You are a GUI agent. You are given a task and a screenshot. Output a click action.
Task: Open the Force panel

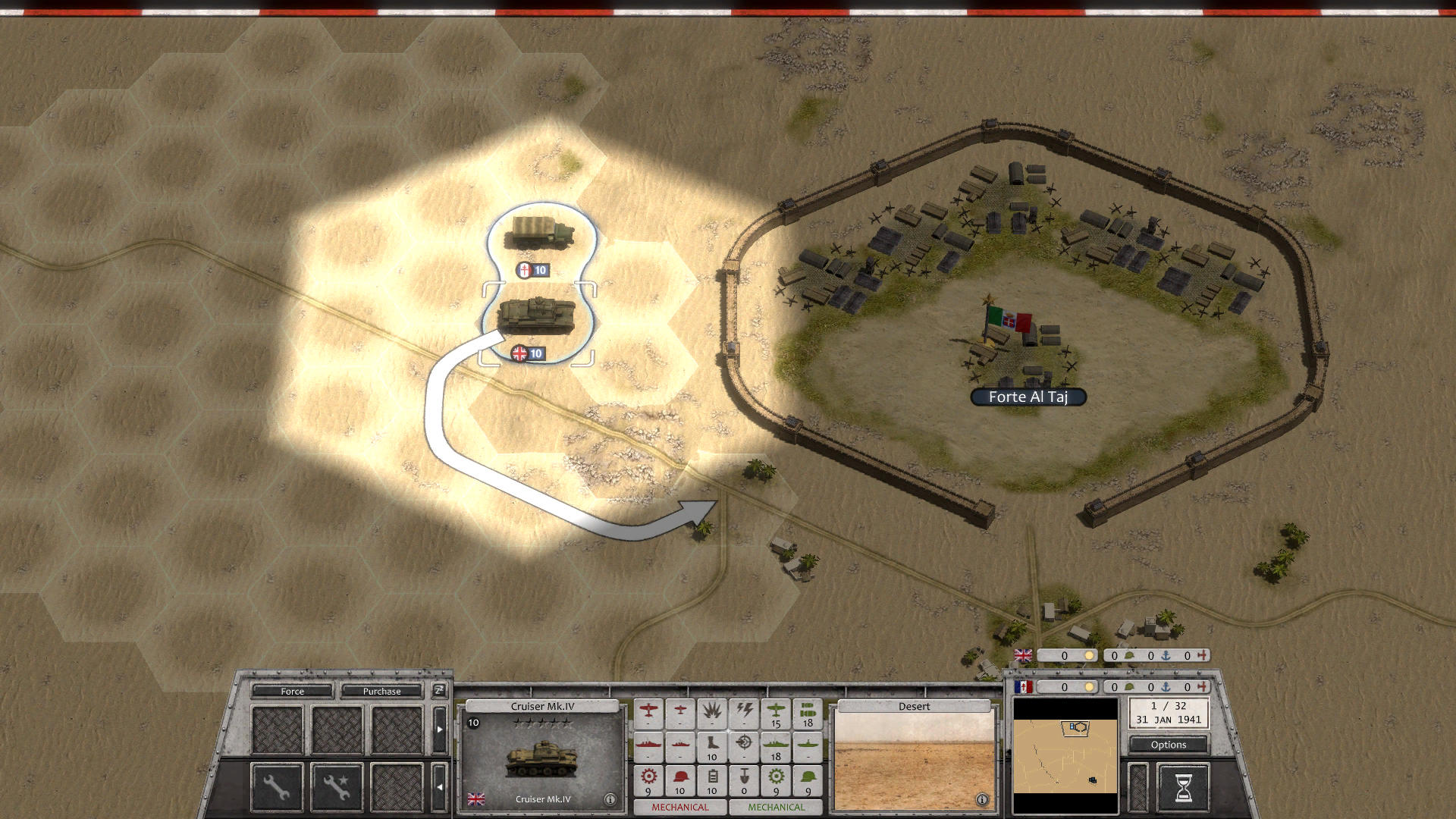coord(292,691)
